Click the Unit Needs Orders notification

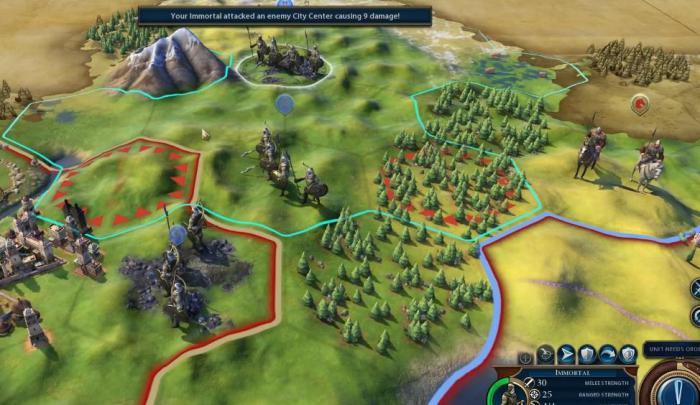[669, 349]
